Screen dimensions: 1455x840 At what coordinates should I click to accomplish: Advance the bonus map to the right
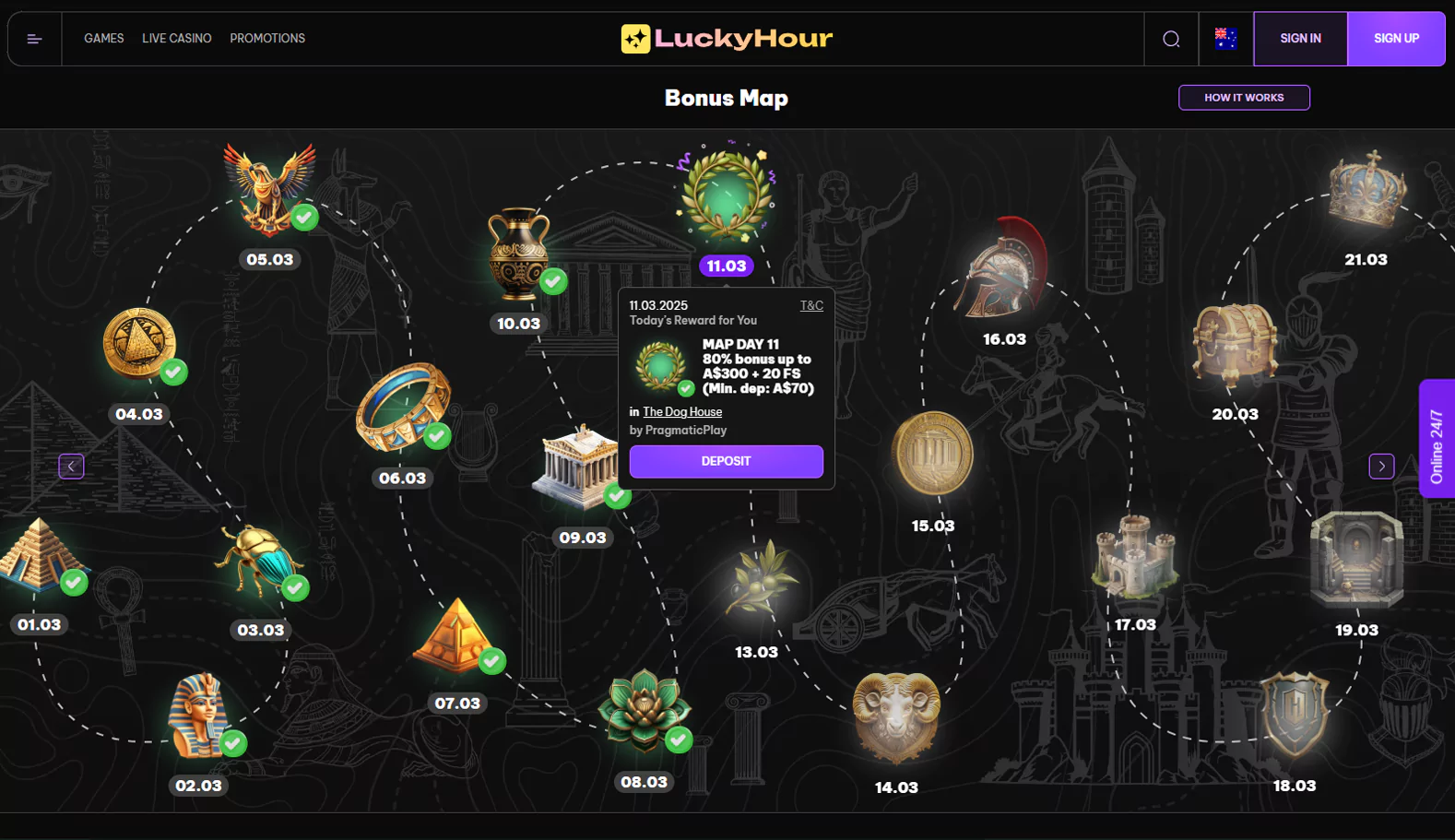pyautogui.click(x=1381, y=467)
